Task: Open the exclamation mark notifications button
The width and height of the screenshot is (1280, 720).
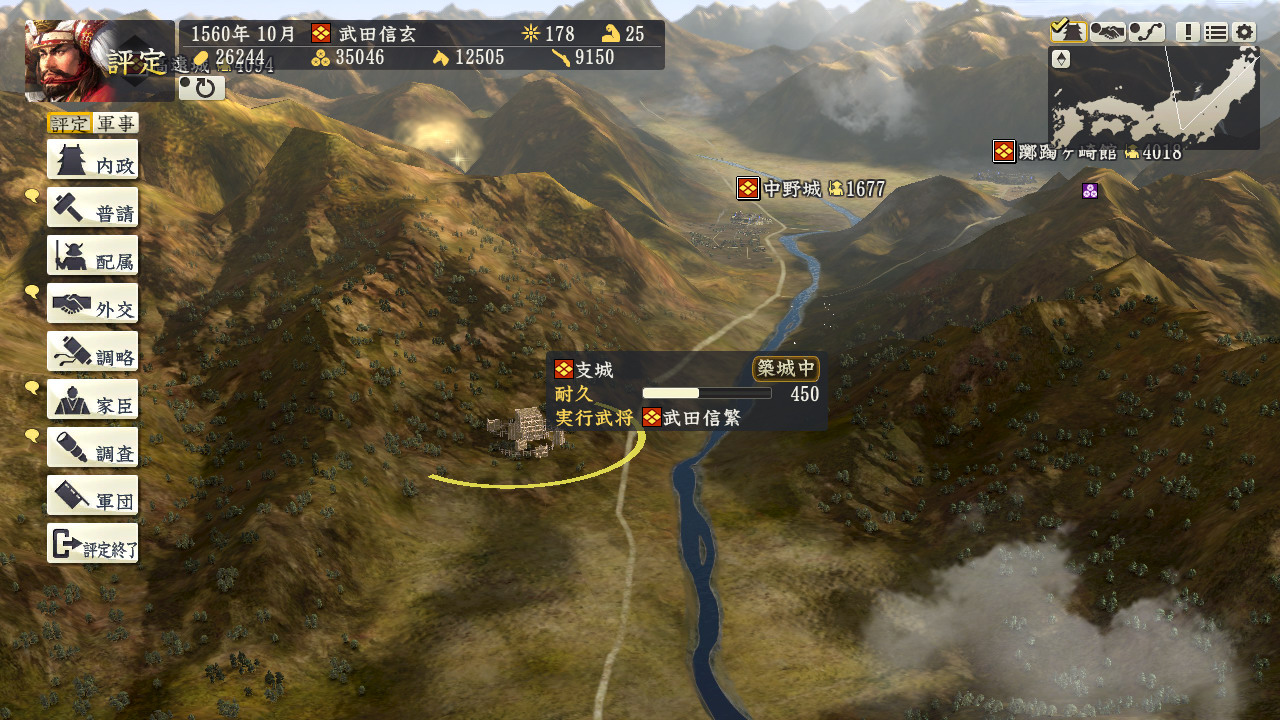Action: click(x=1187, y=32)
